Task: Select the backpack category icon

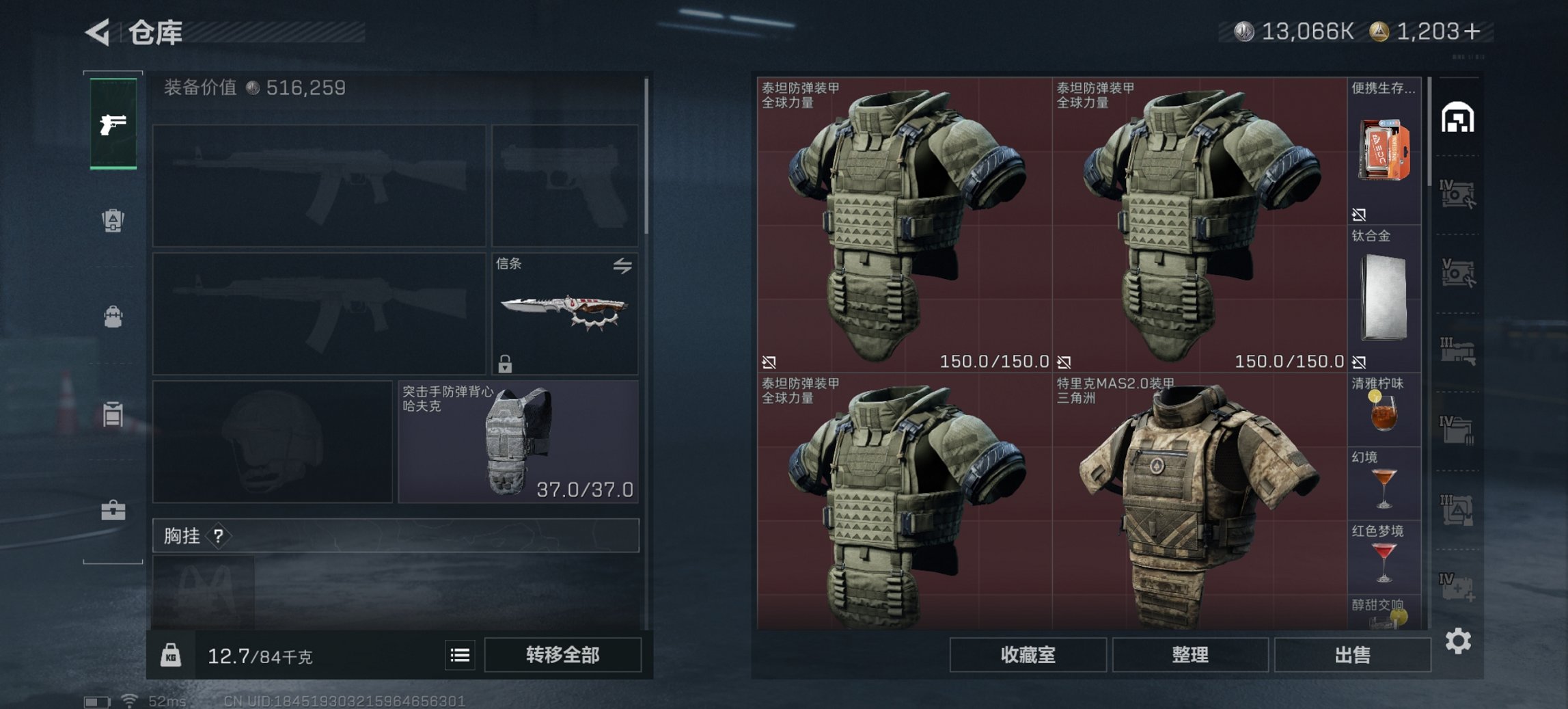Action: pos(113,315)
